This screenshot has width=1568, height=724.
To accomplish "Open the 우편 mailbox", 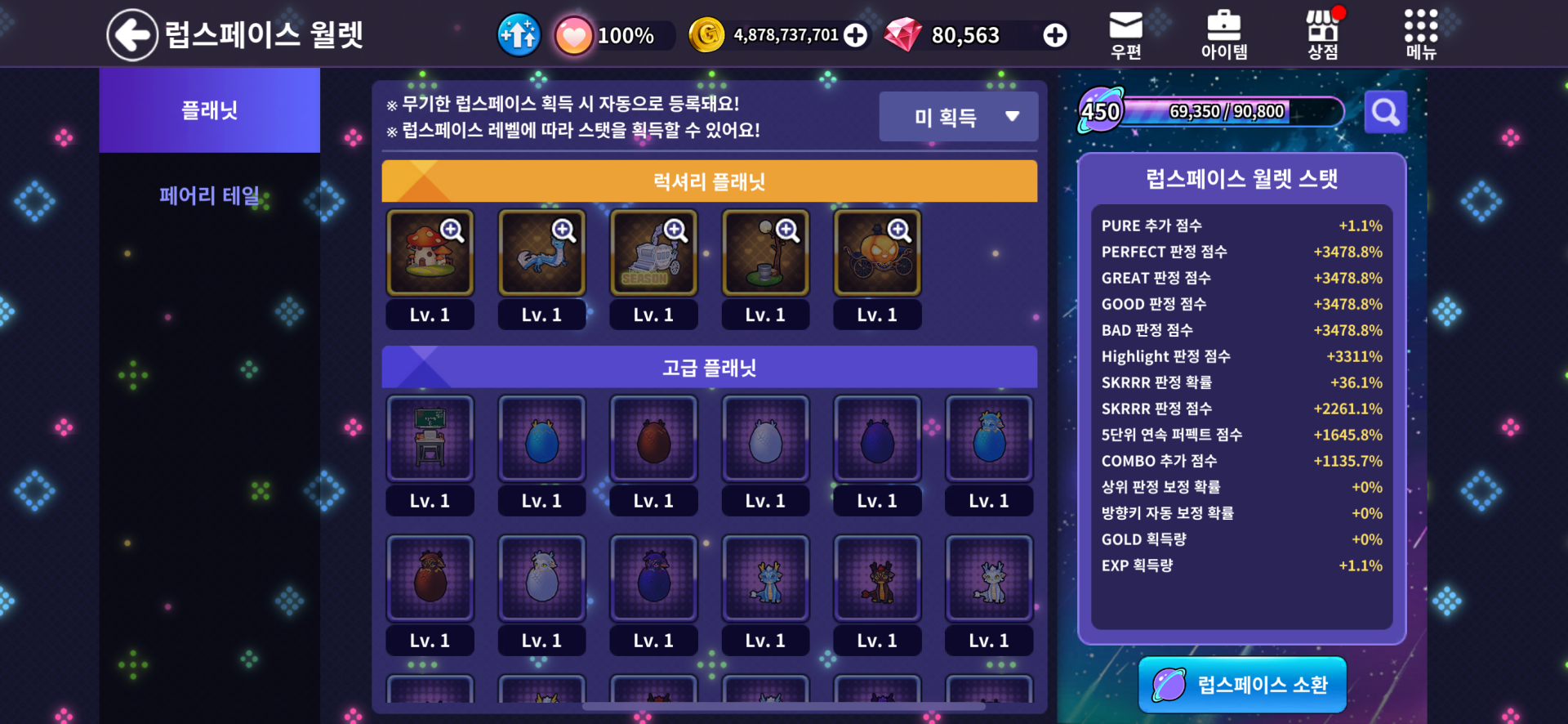I will (x=1125, y=34).
